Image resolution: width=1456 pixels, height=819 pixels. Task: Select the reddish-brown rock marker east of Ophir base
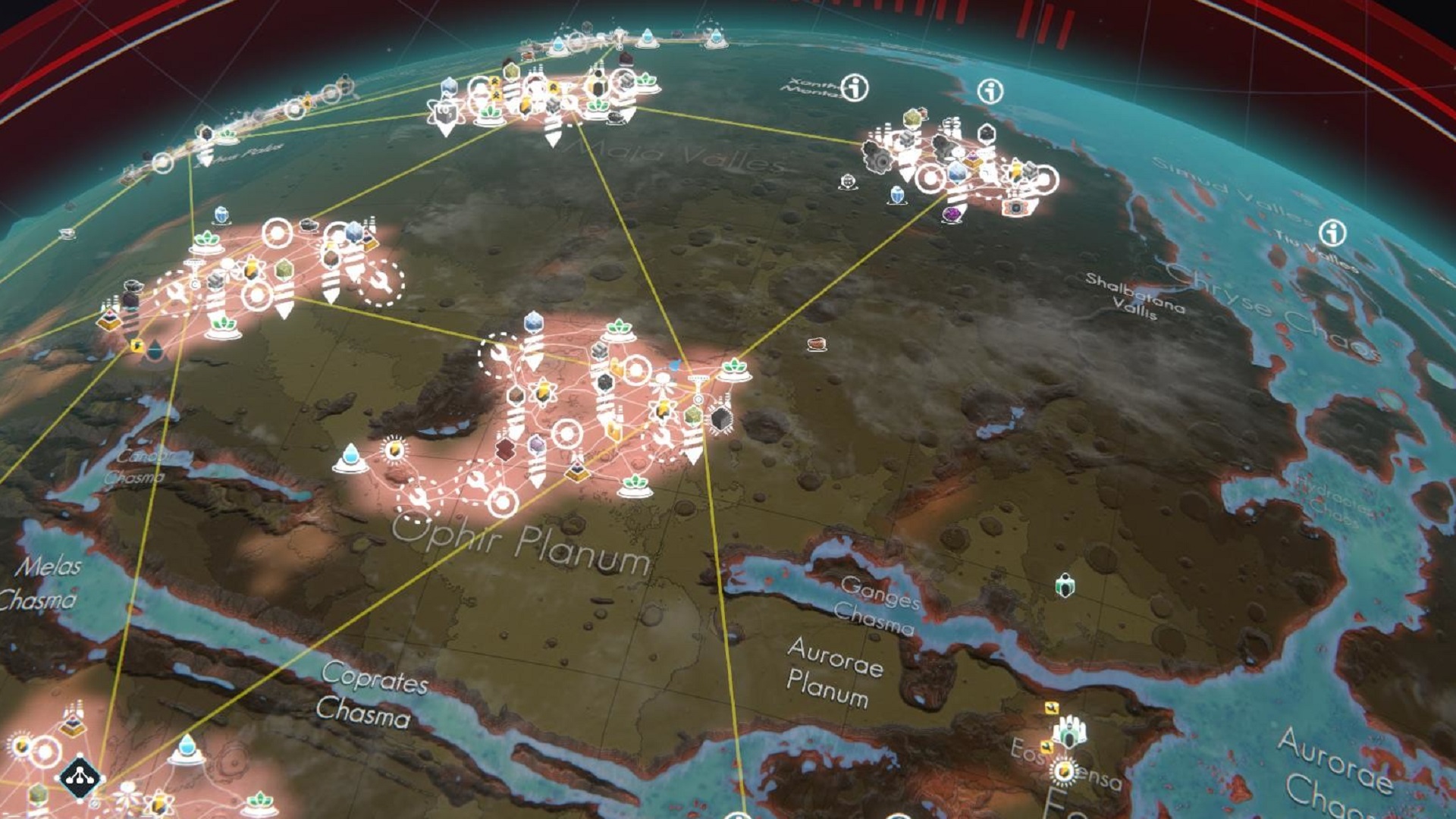point(816,344)
